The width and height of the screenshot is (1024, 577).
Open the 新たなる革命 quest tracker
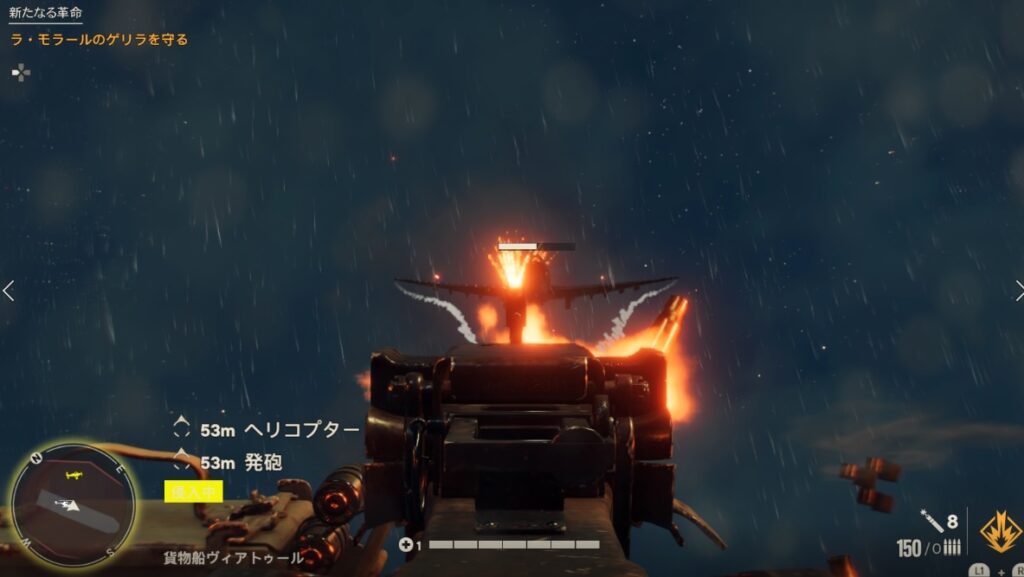click(46, 13)
